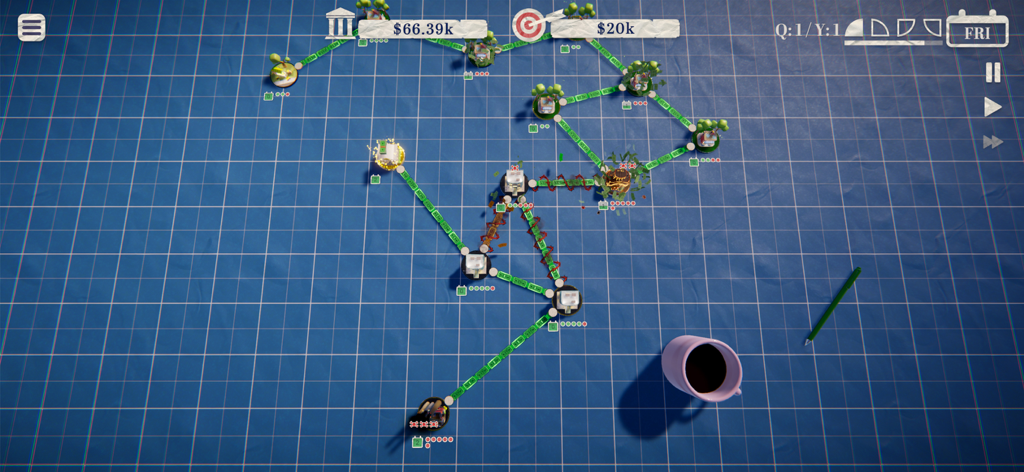Resume at normal play speed
Screen dimensions: 1024x472
point(992,107)
